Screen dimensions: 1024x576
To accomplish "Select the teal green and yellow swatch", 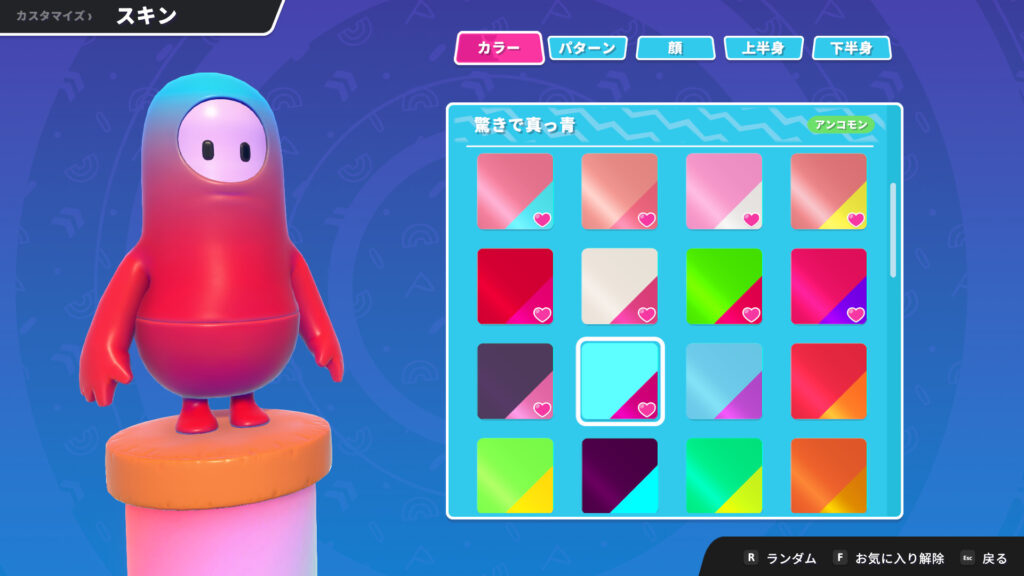I will [x=724, y=475].
